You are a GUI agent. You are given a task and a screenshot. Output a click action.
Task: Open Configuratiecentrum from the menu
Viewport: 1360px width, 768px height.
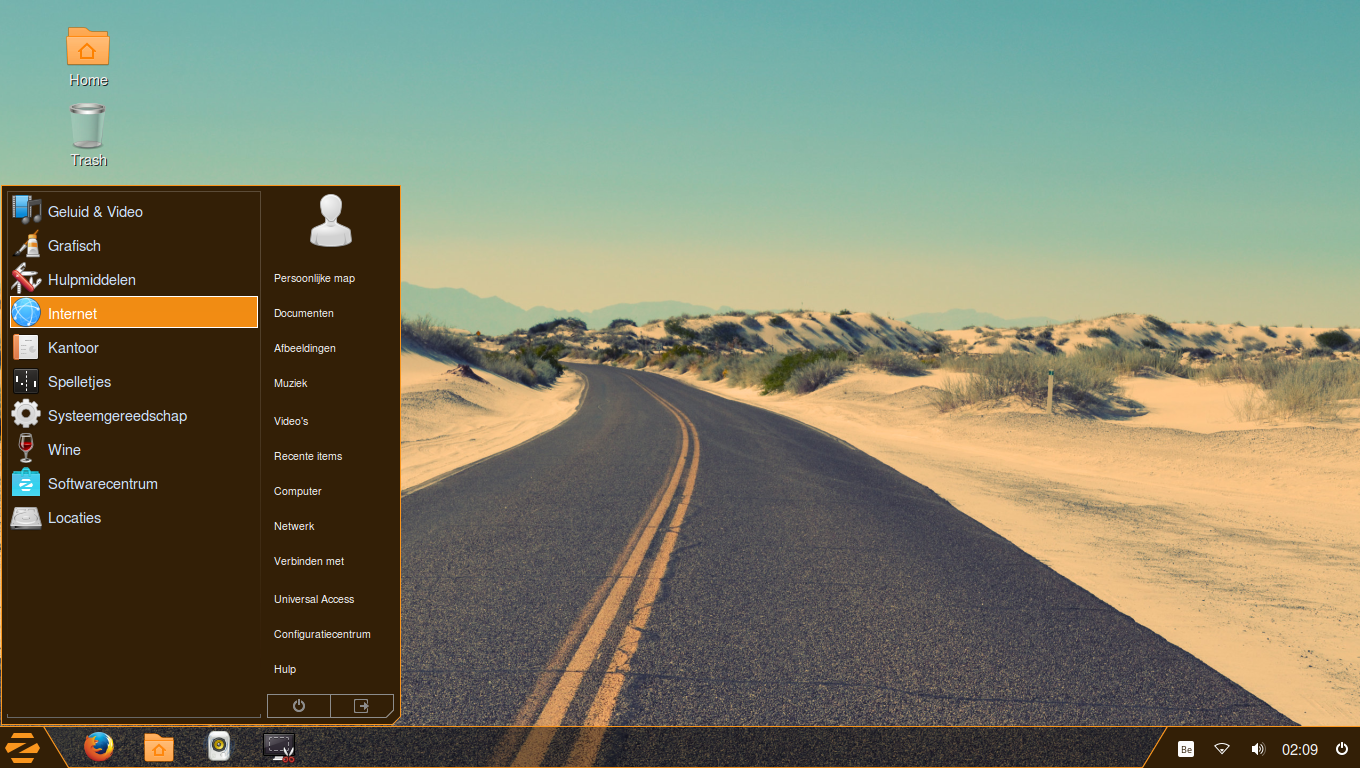(322, 634)
